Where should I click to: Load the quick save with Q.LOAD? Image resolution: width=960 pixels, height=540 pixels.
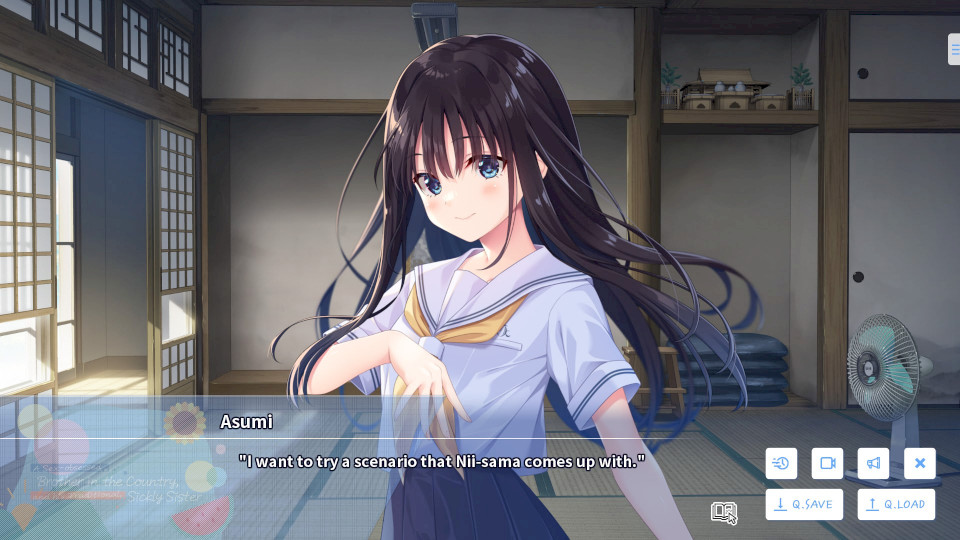pyautogui.click(x=896, y=504)
